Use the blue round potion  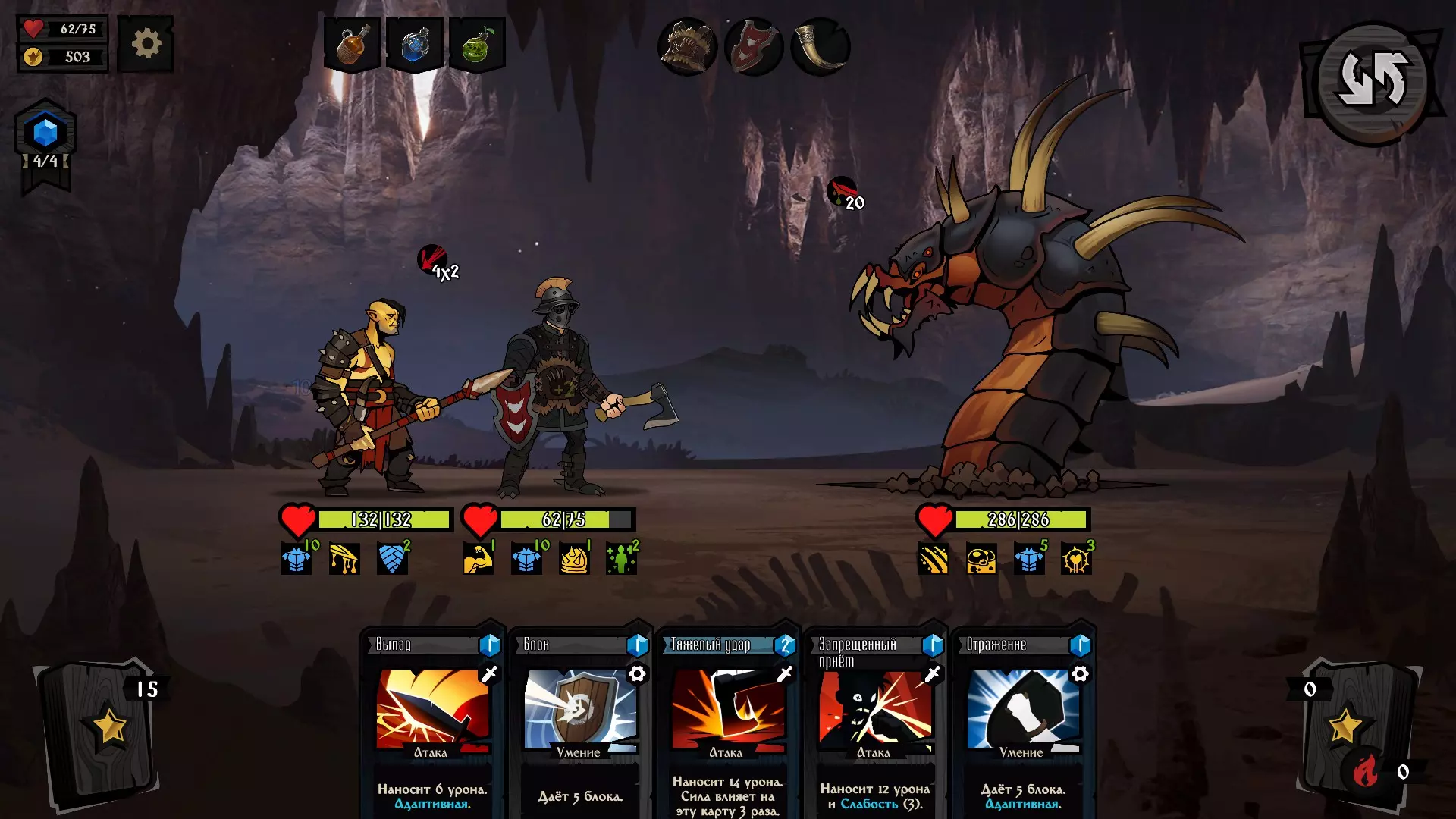point(415,45)
